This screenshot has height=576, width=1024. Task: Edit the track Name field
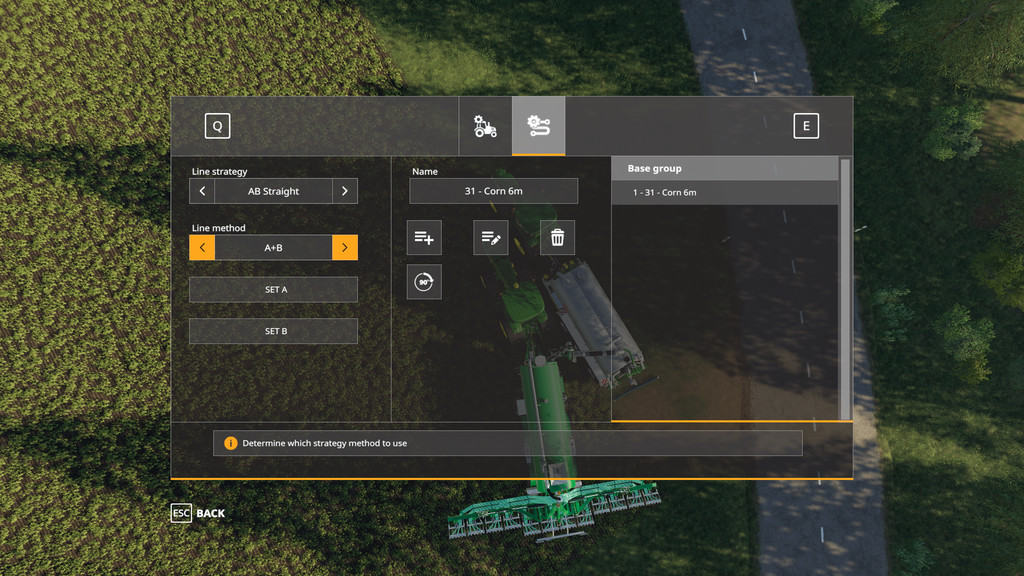(493, 191)
